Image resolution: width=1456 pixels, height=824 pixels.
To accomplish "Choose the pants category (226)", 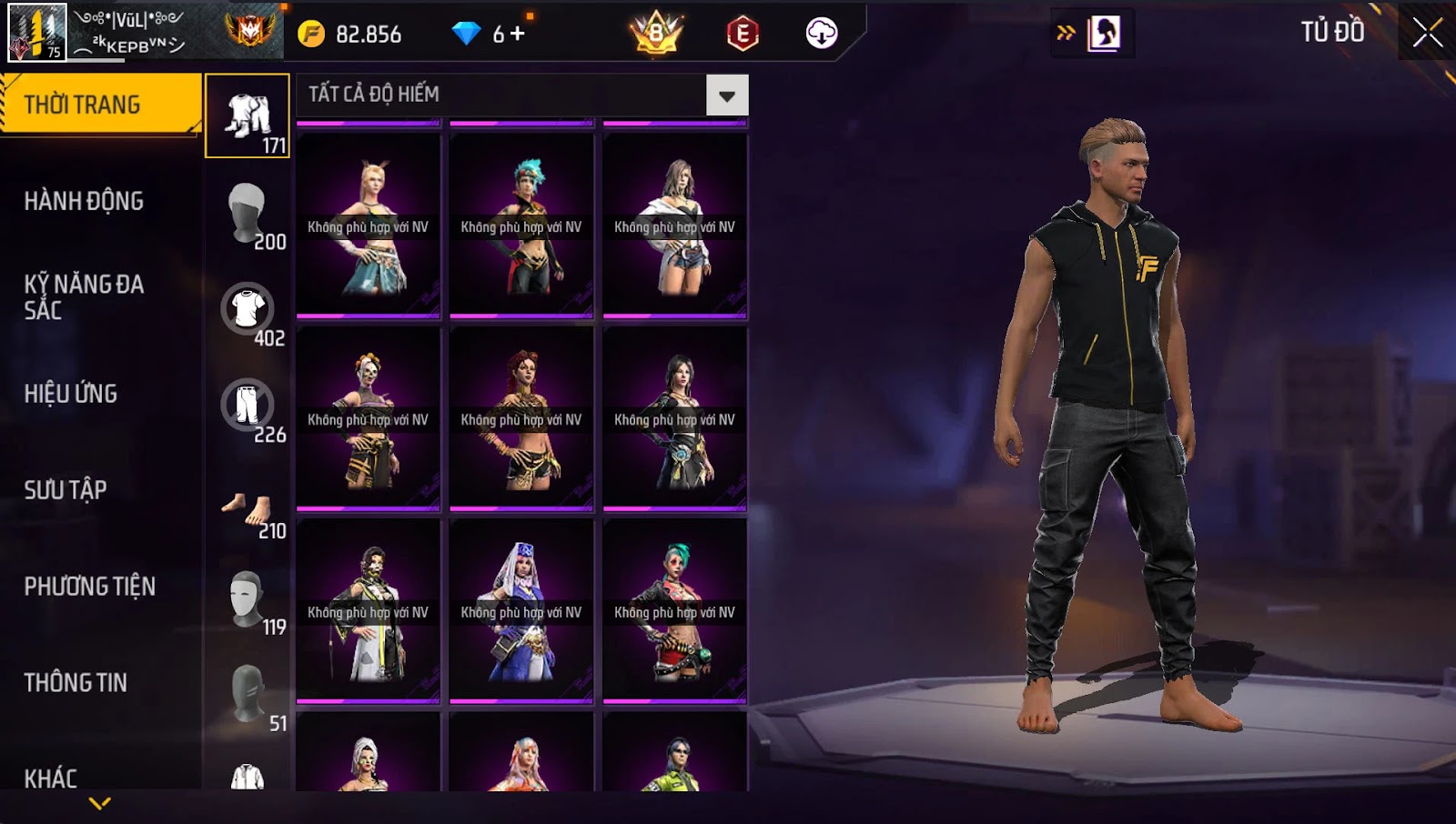I will click(x=248, y=406).
